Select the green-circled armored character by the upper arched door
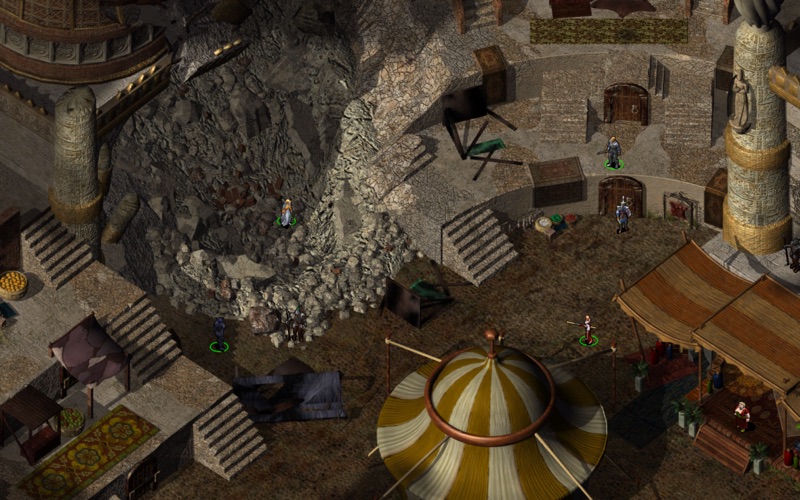The image size is (800, 500). click(x=613, y=152)
